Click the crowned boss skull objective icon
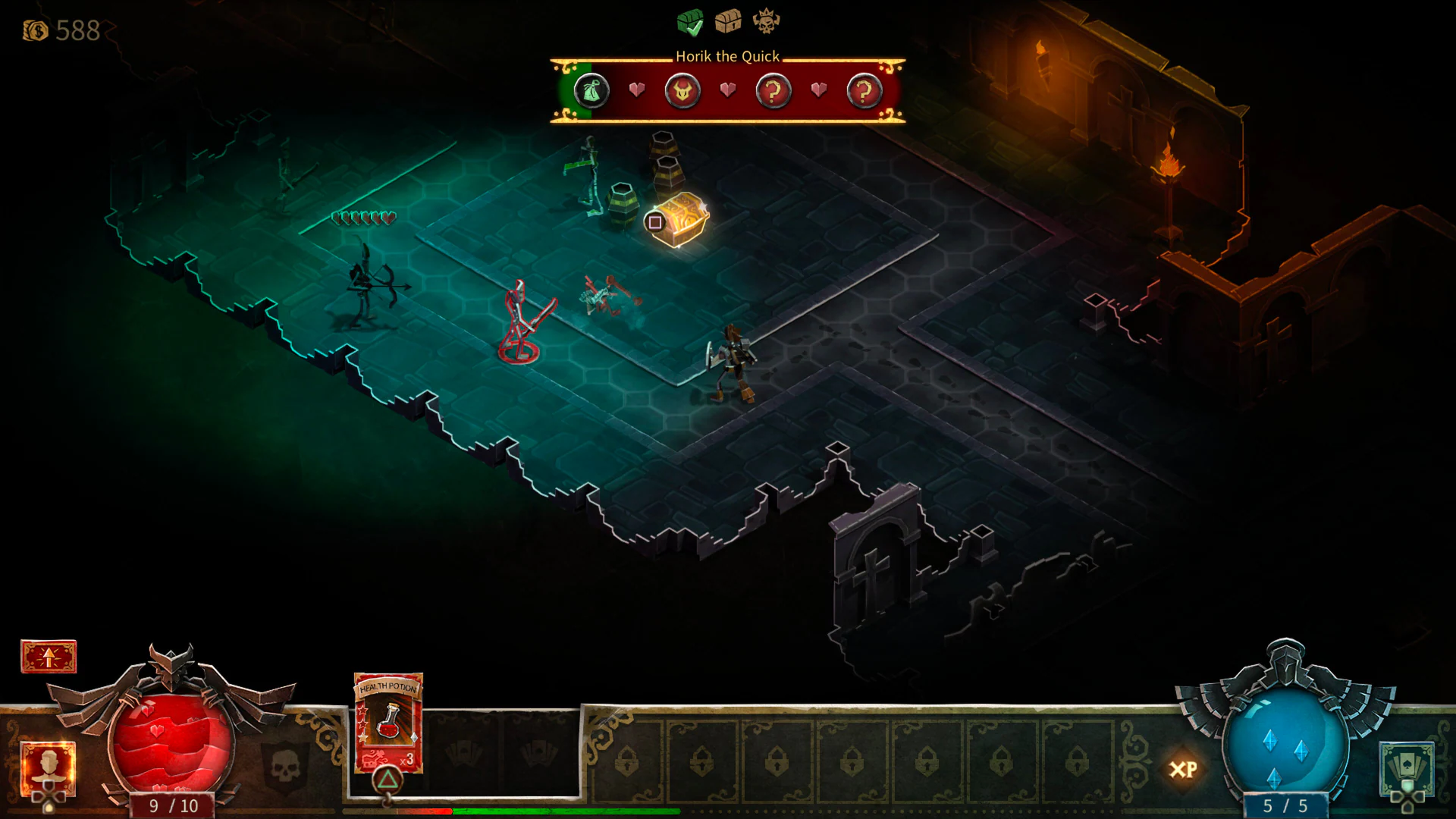The height and width of the screenshot is (819, 1456). point(765,20)
